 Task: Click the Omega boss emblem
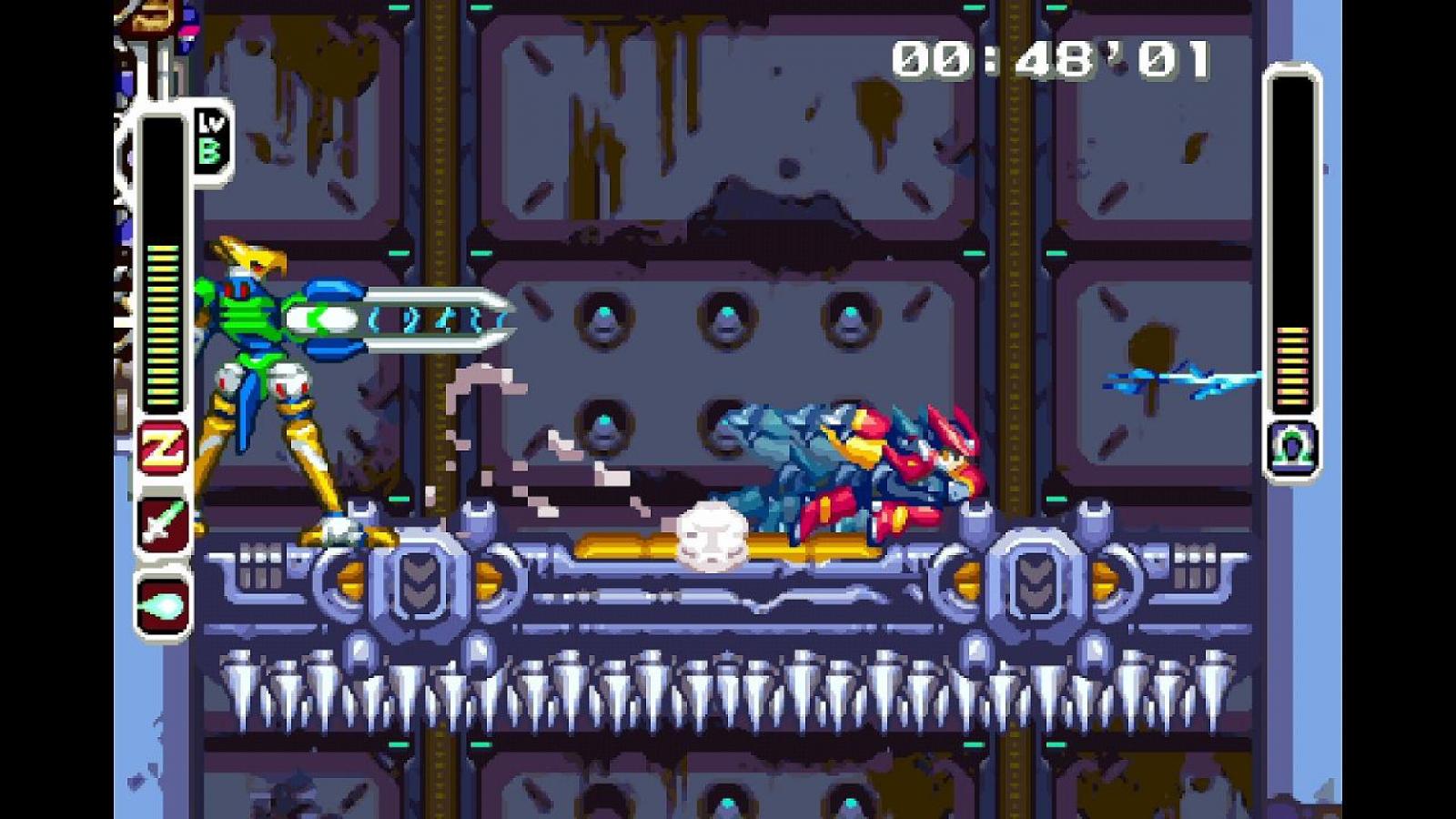pyautogui.click(x=1292, y=447)
